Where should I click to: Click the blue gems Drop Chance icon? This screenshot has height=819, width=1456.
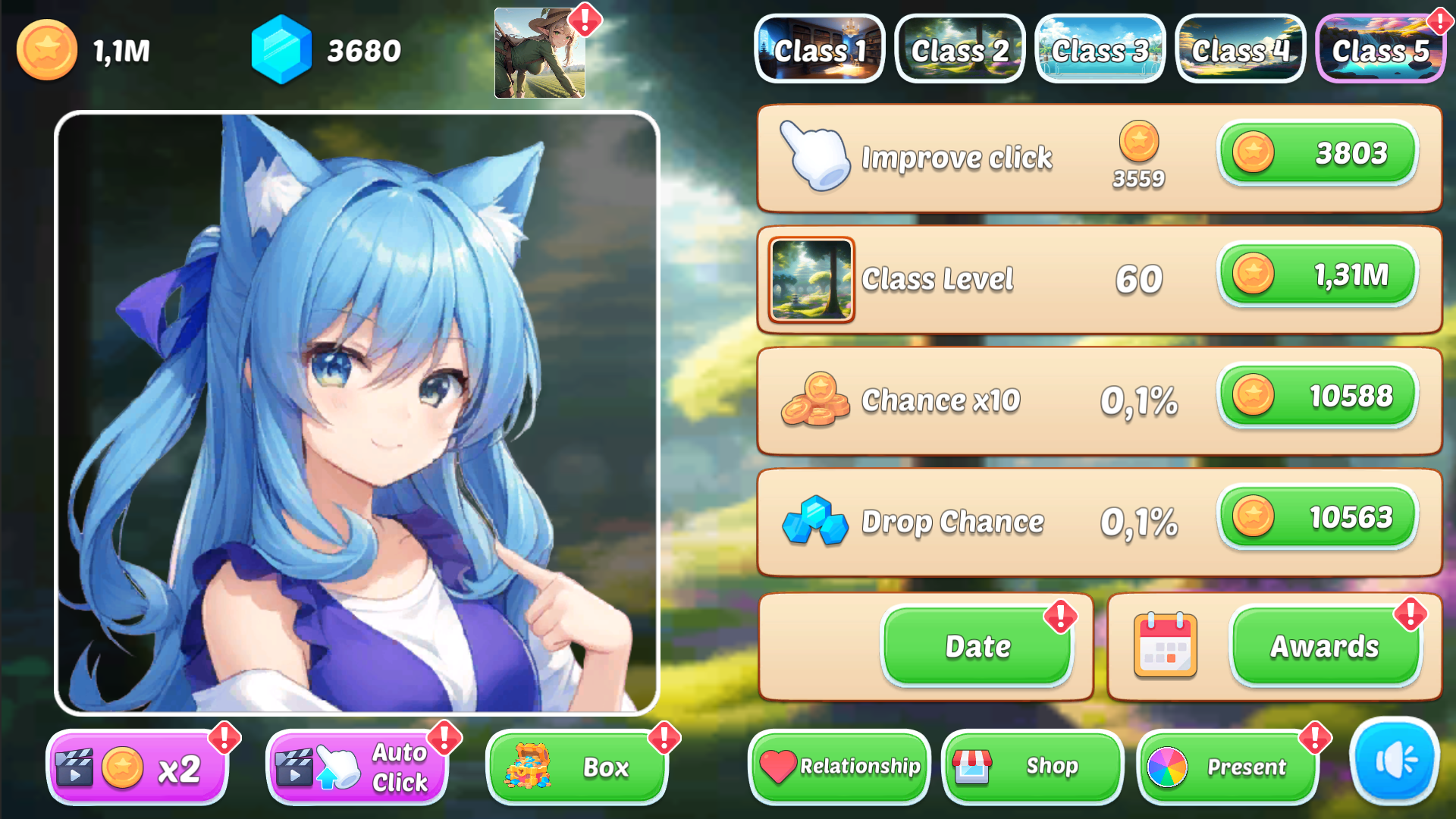click(817, 522)
